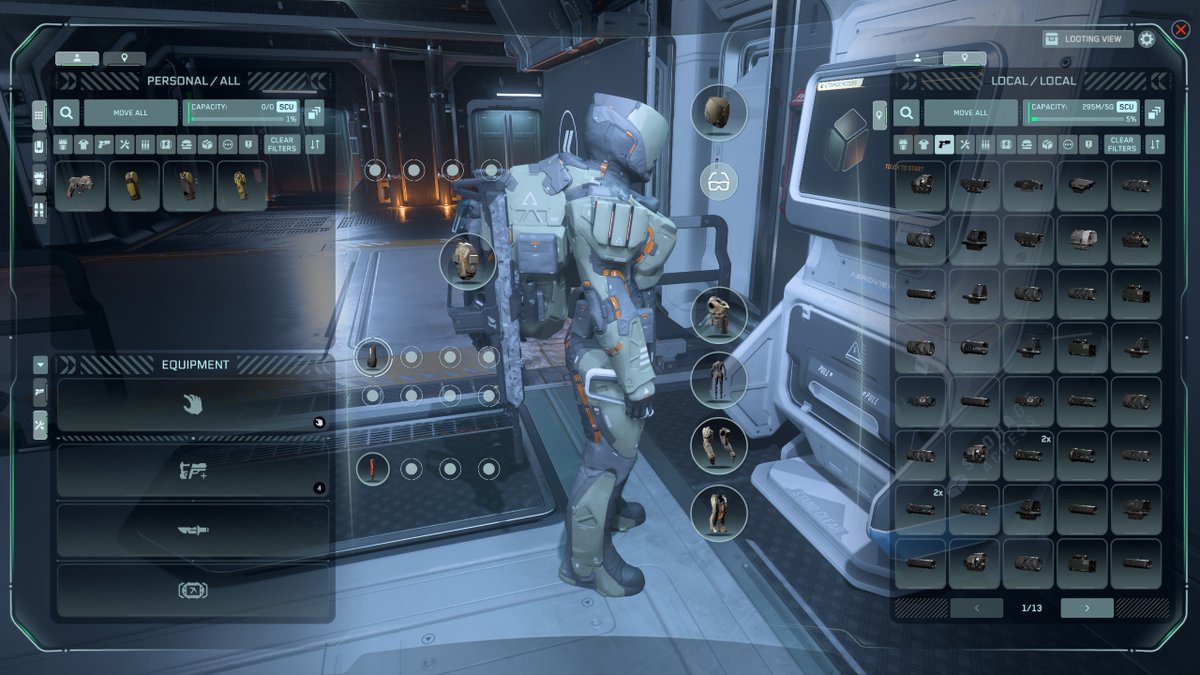The image size is (1200, 675).
Task: Switch to Looting View
Action: pyautogui.click(x=1088, y=39)
